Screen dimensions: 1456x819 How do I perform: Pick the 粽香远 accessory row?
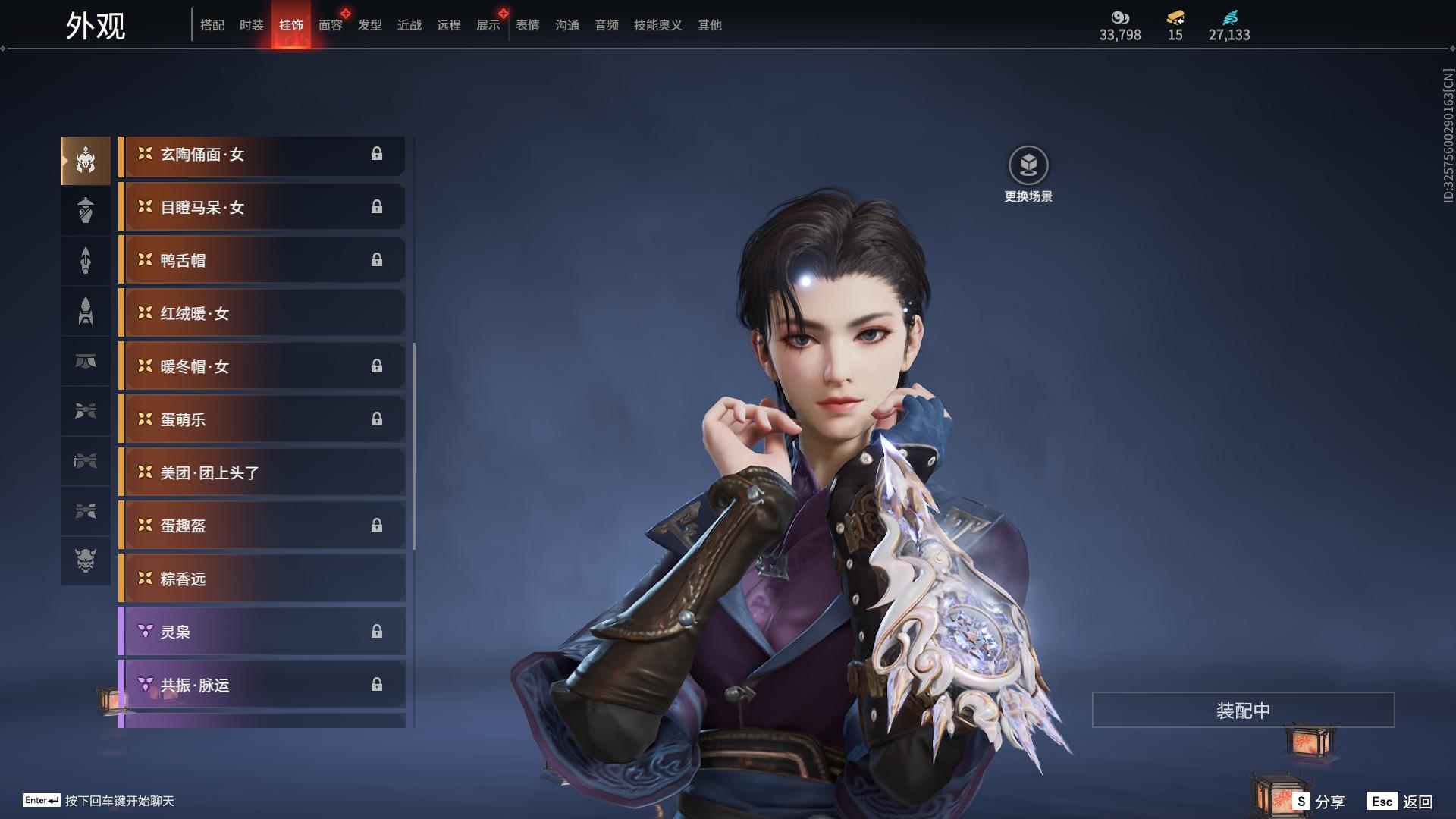tap(262, 579)
